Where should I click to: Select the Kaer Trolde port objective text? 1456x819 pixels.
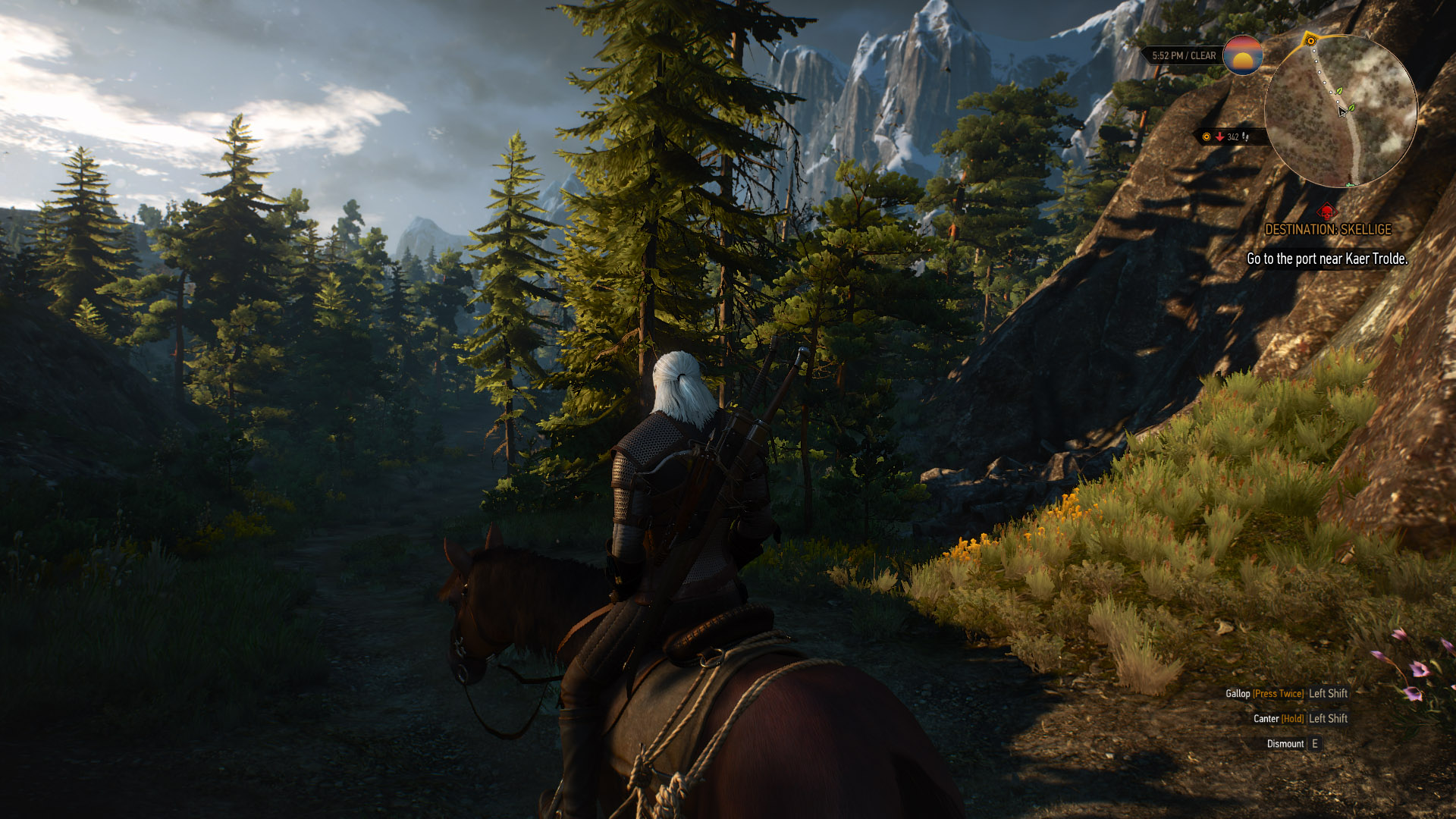pos(1327,259)
